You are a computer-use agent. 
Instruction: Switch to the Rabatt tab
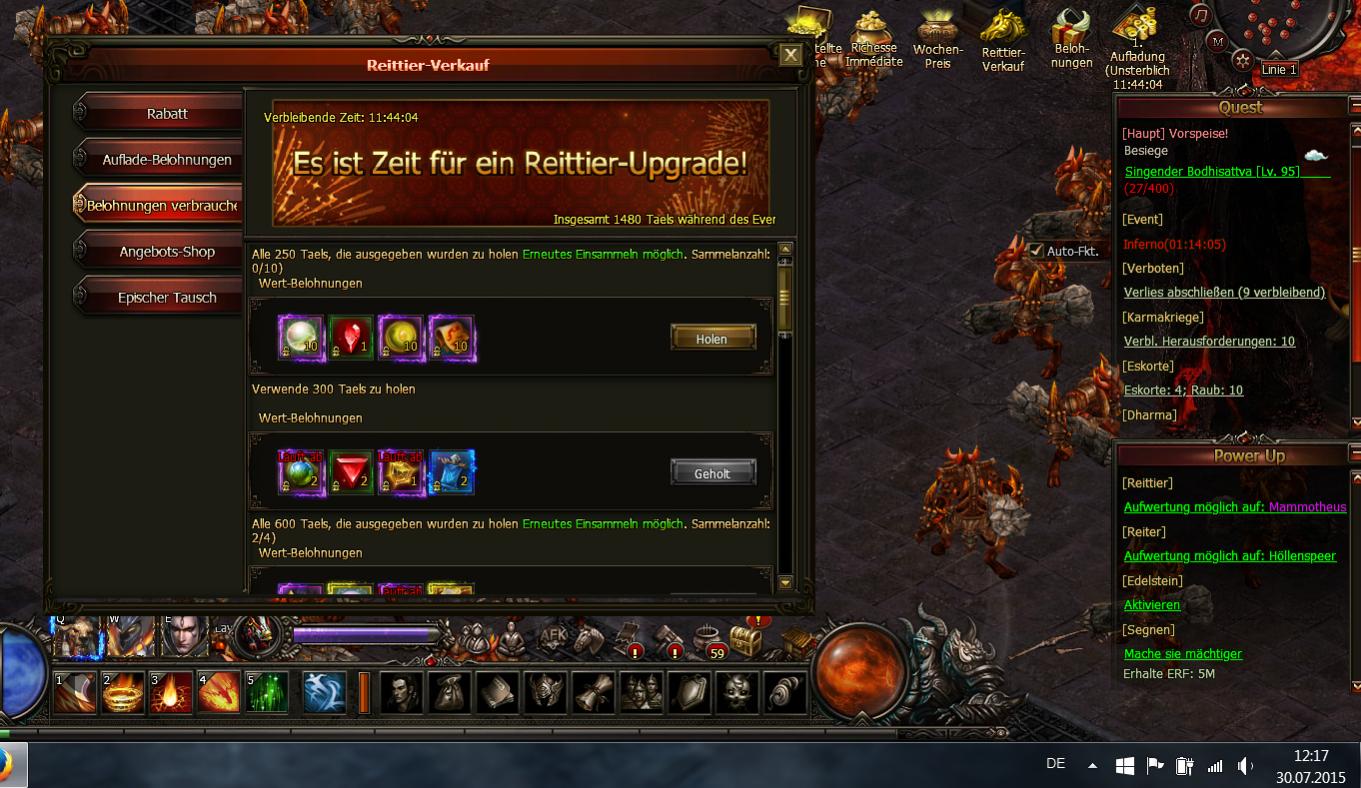point(166,114)
